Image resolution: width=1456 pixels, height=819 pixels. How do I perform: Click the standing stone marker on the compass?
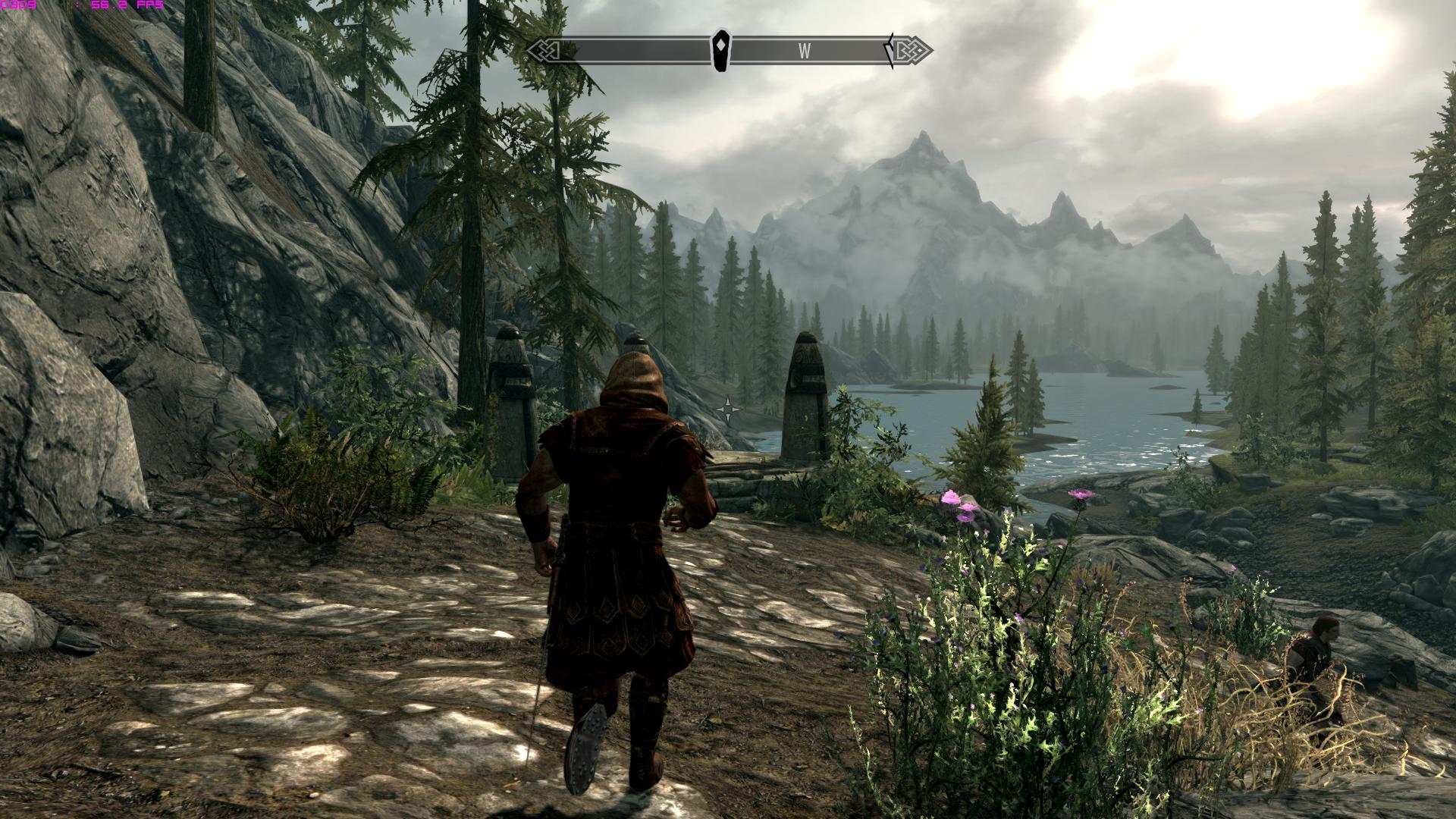tap(720, 51)
